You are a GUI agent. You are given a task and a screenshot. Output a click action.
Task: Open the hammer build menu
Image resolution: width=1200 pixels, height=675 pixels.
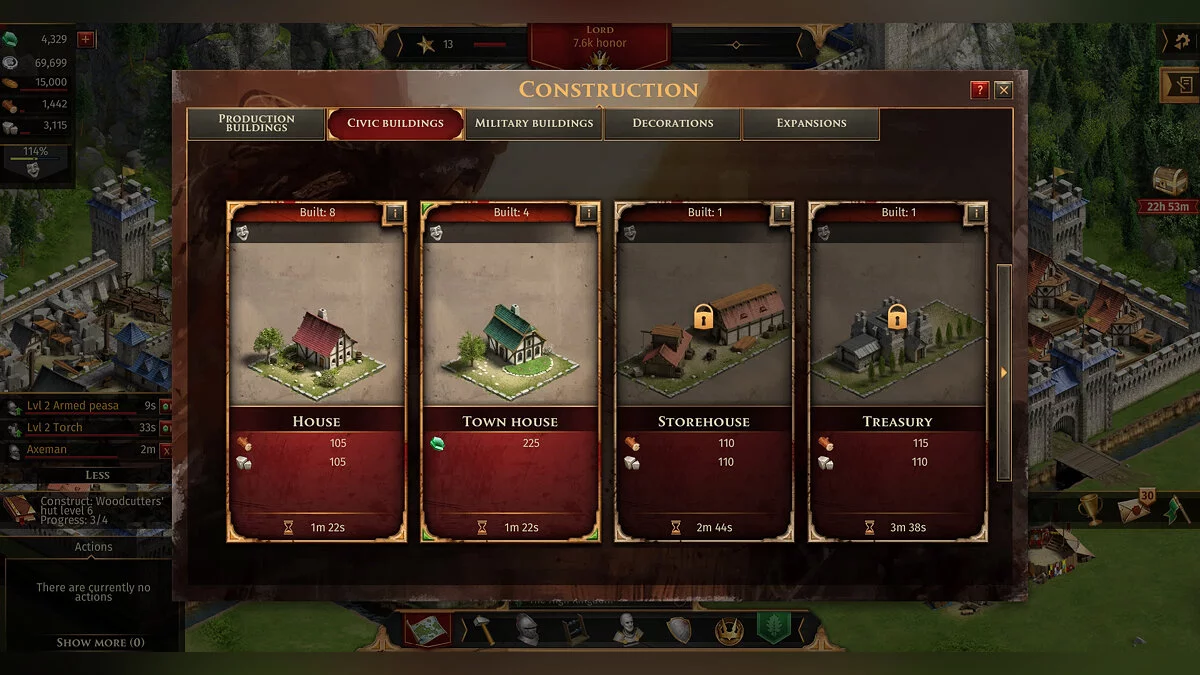(x=481, y=629)
